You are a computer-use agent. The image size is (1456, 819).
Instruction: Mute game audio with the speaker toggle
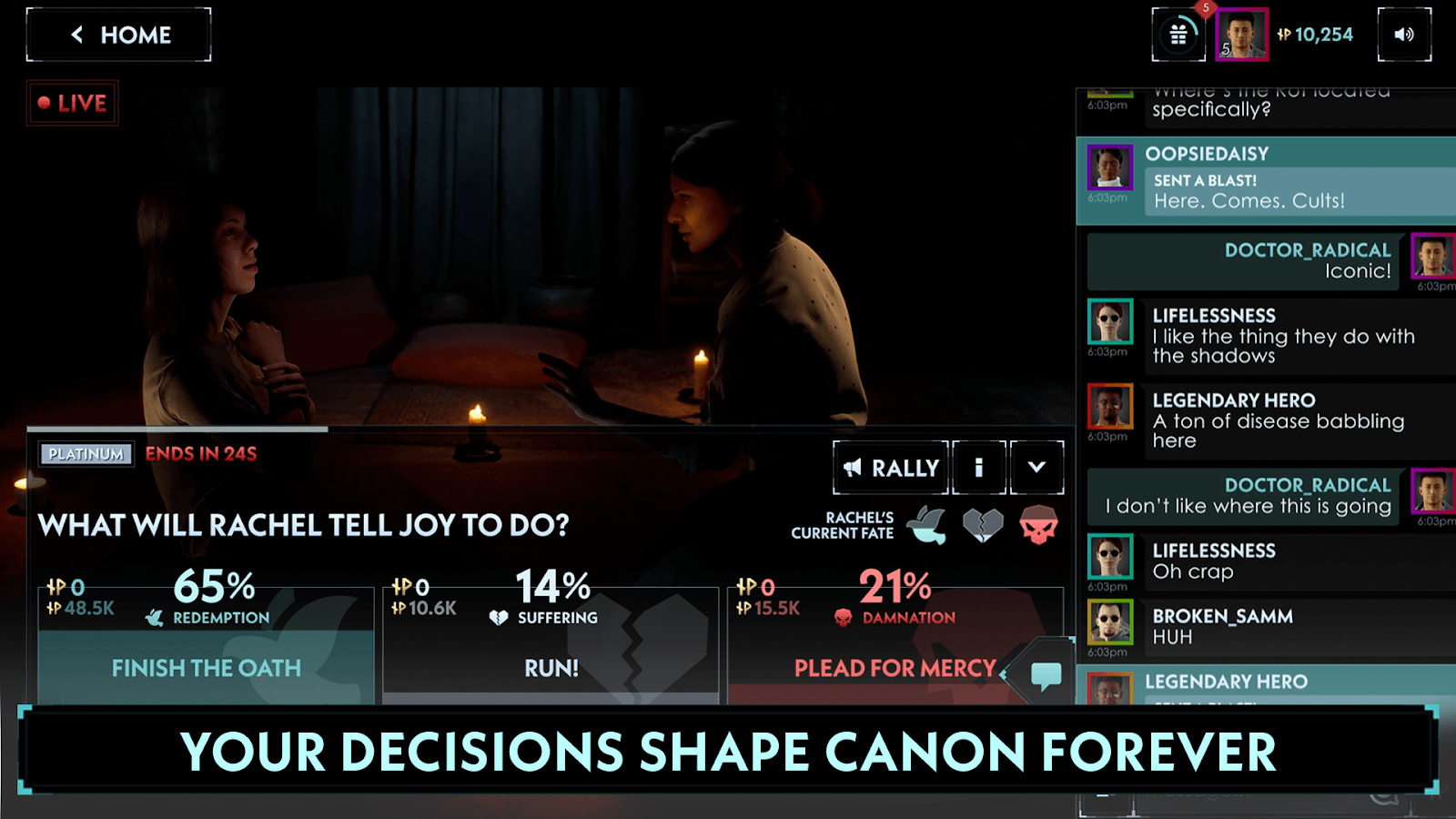click(1403, 35)
